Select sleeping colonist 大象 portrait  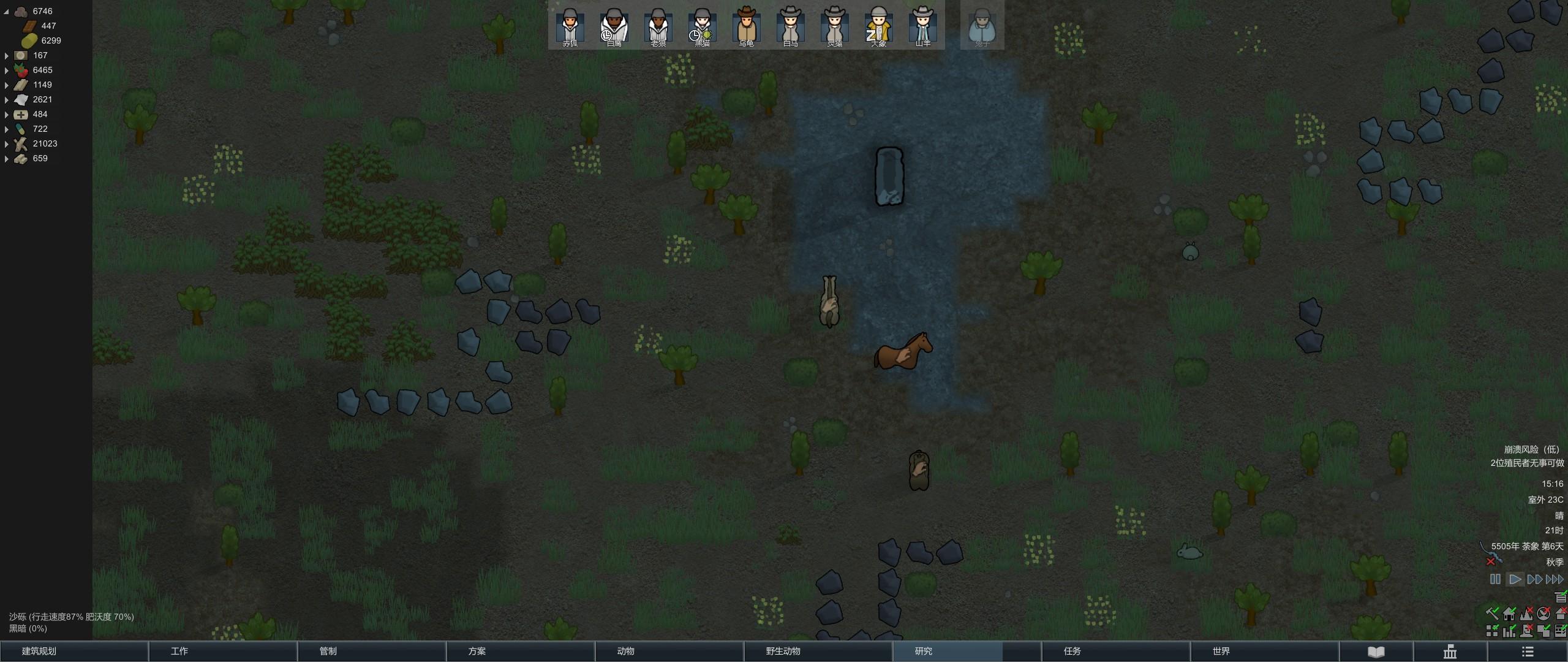(x=878, y=26)
